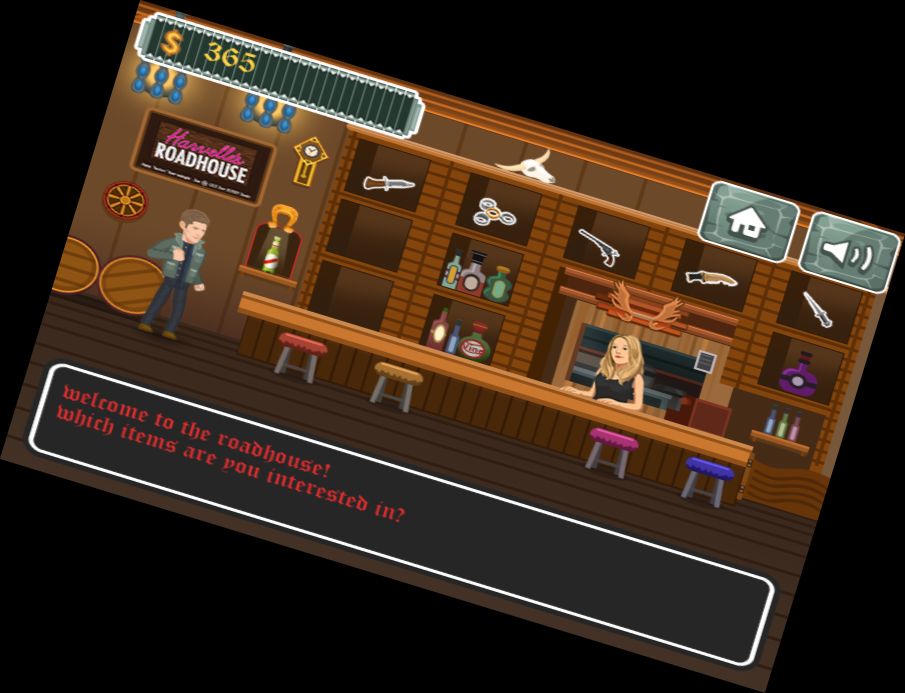Select the purple potion flask

tap(798, 376)
